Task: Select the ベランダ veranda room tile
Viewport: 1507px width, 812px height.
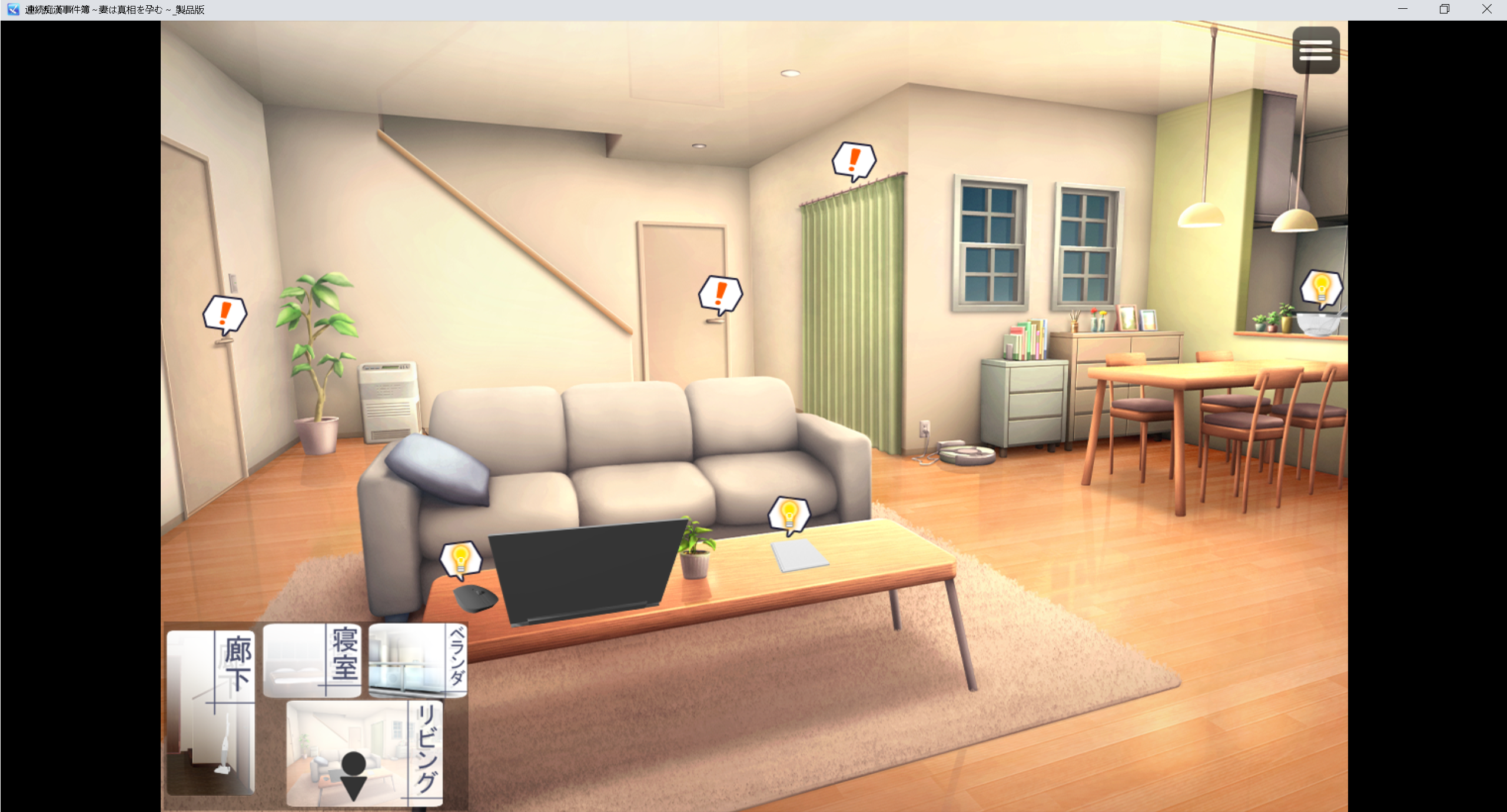Action: (418, 661)
